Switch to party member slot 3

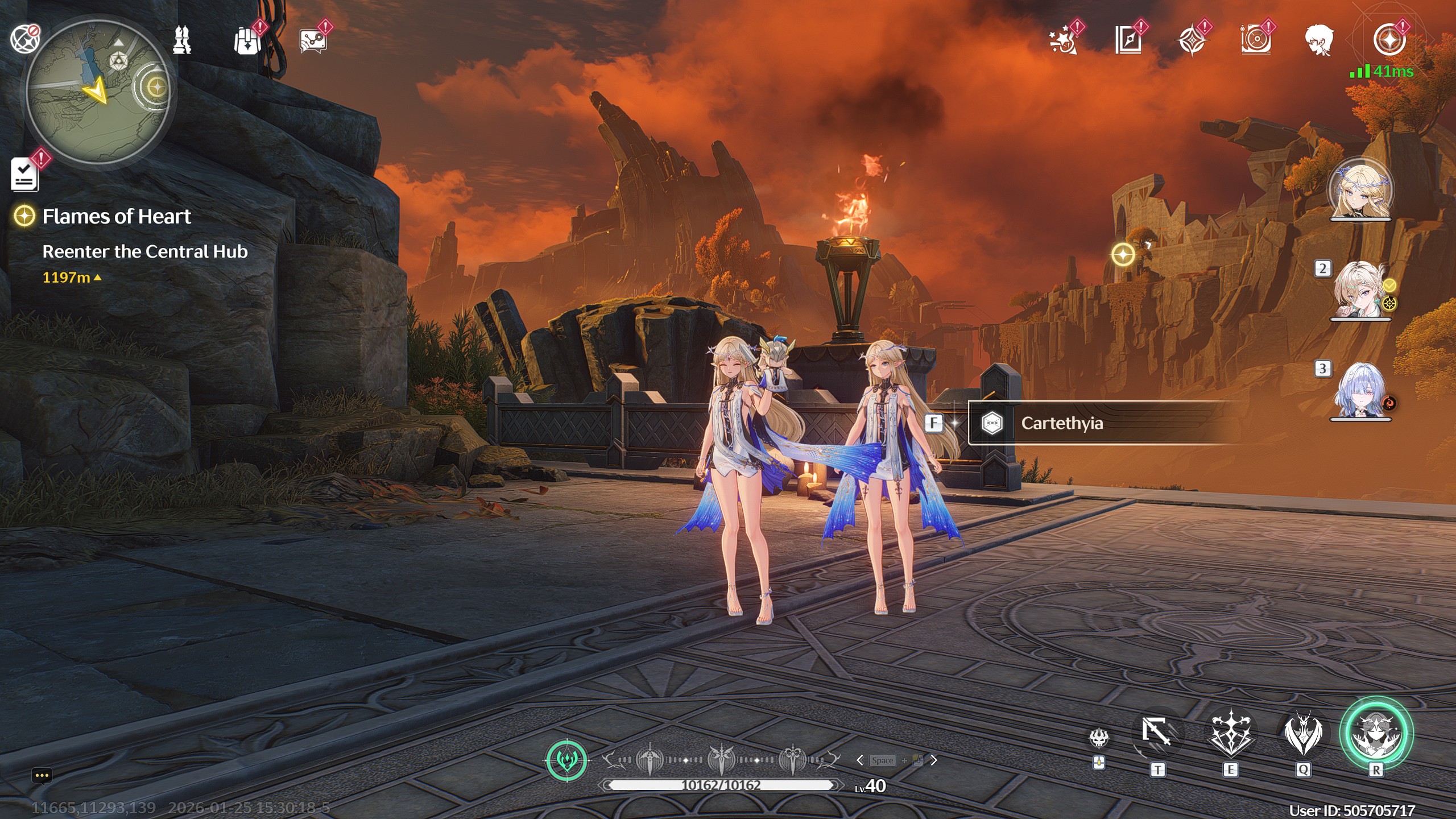[1360, 391]
